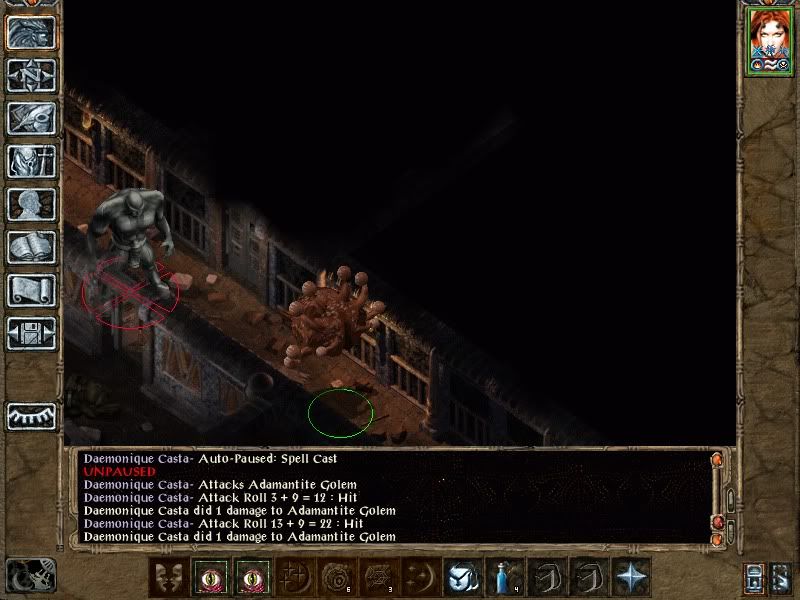Image resolution: width=800 pixels, height=600 pixels.
Task: Select Daemonique Casta's portrait
Action: 768,40
